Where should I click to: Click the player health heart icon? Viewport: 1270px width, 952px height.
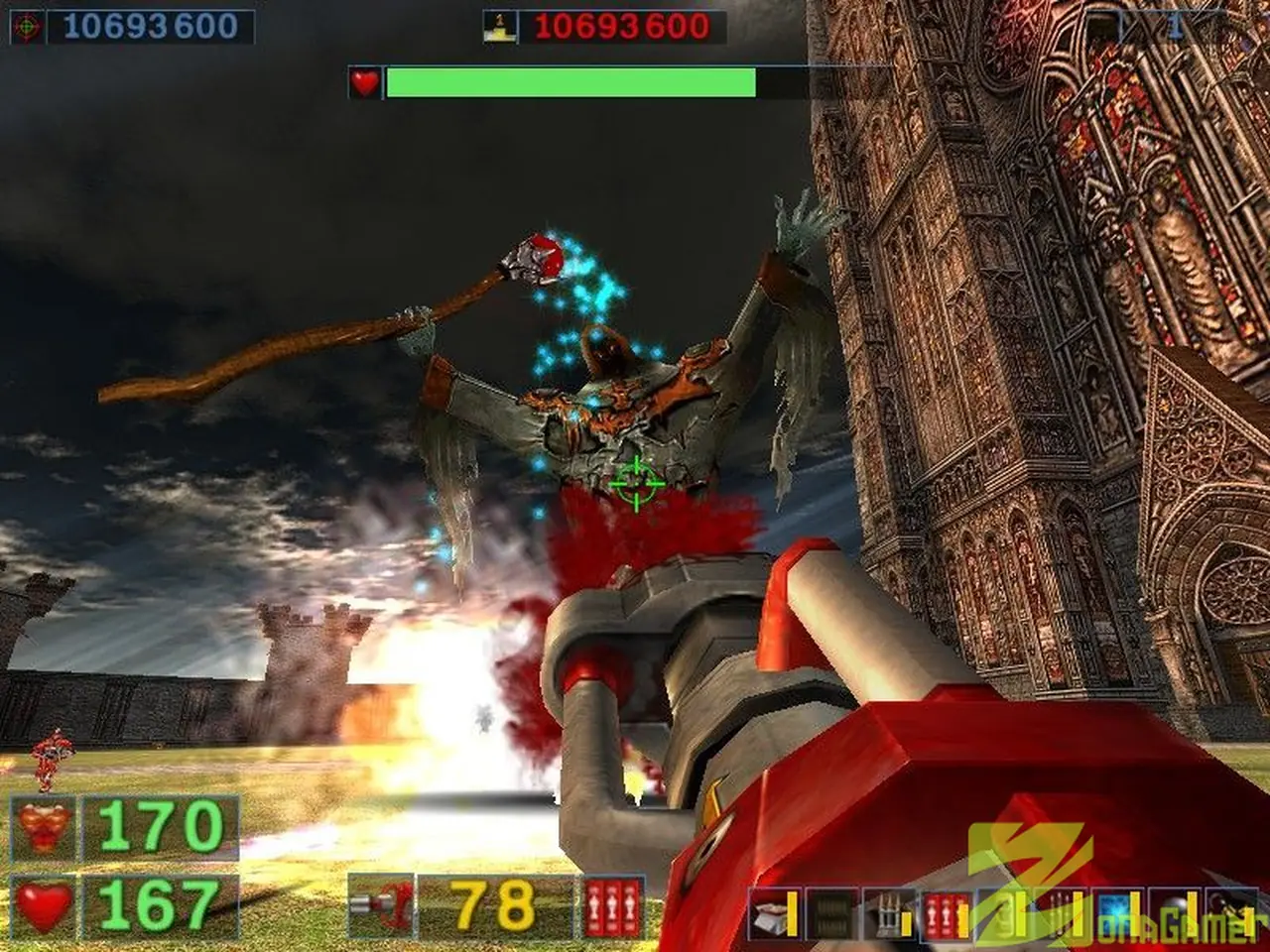point(44,904)
